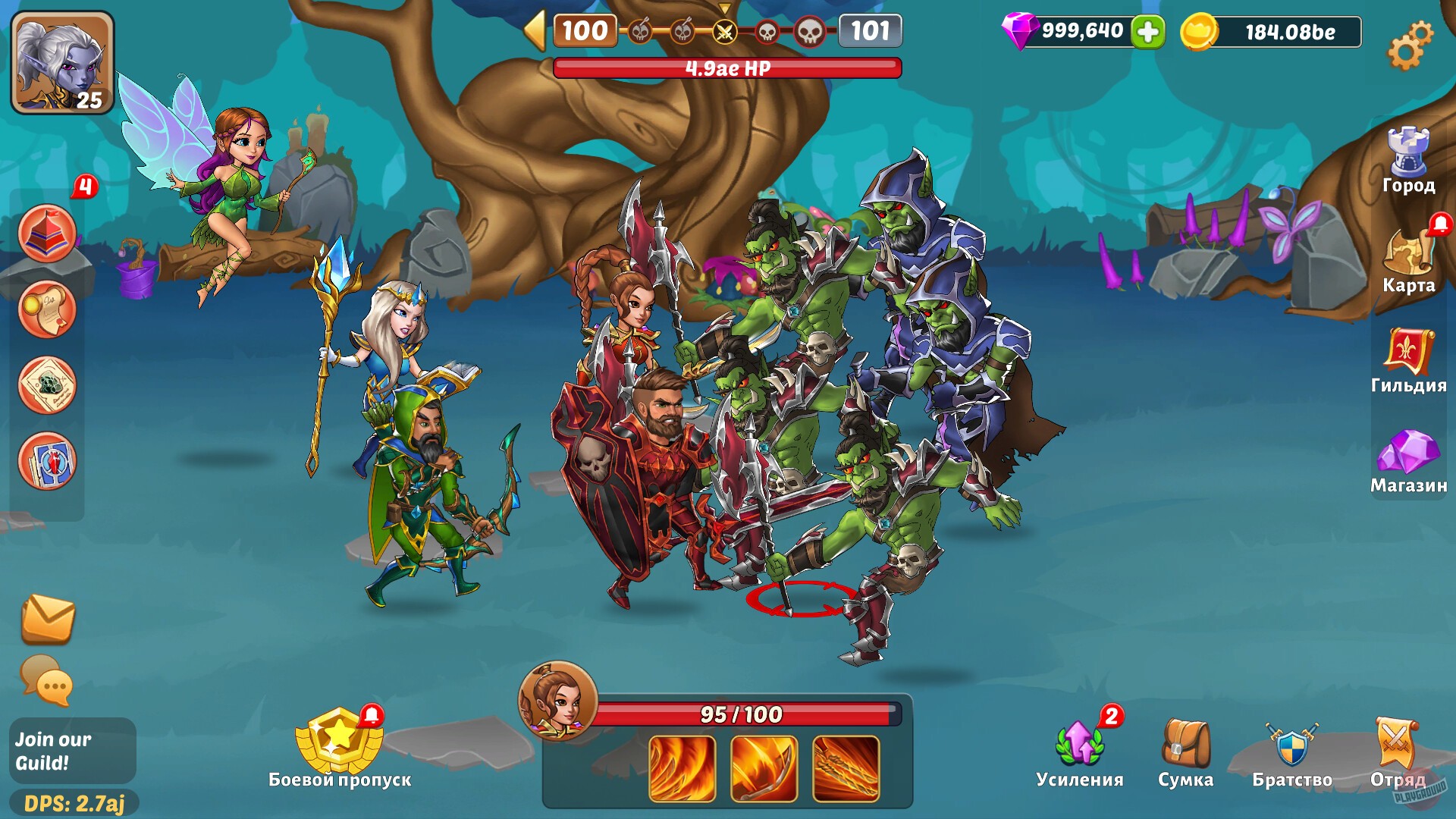The width and height of the screenshot is (1456, 819).
Task: Open the chat bubble icon
Action: 45,682
